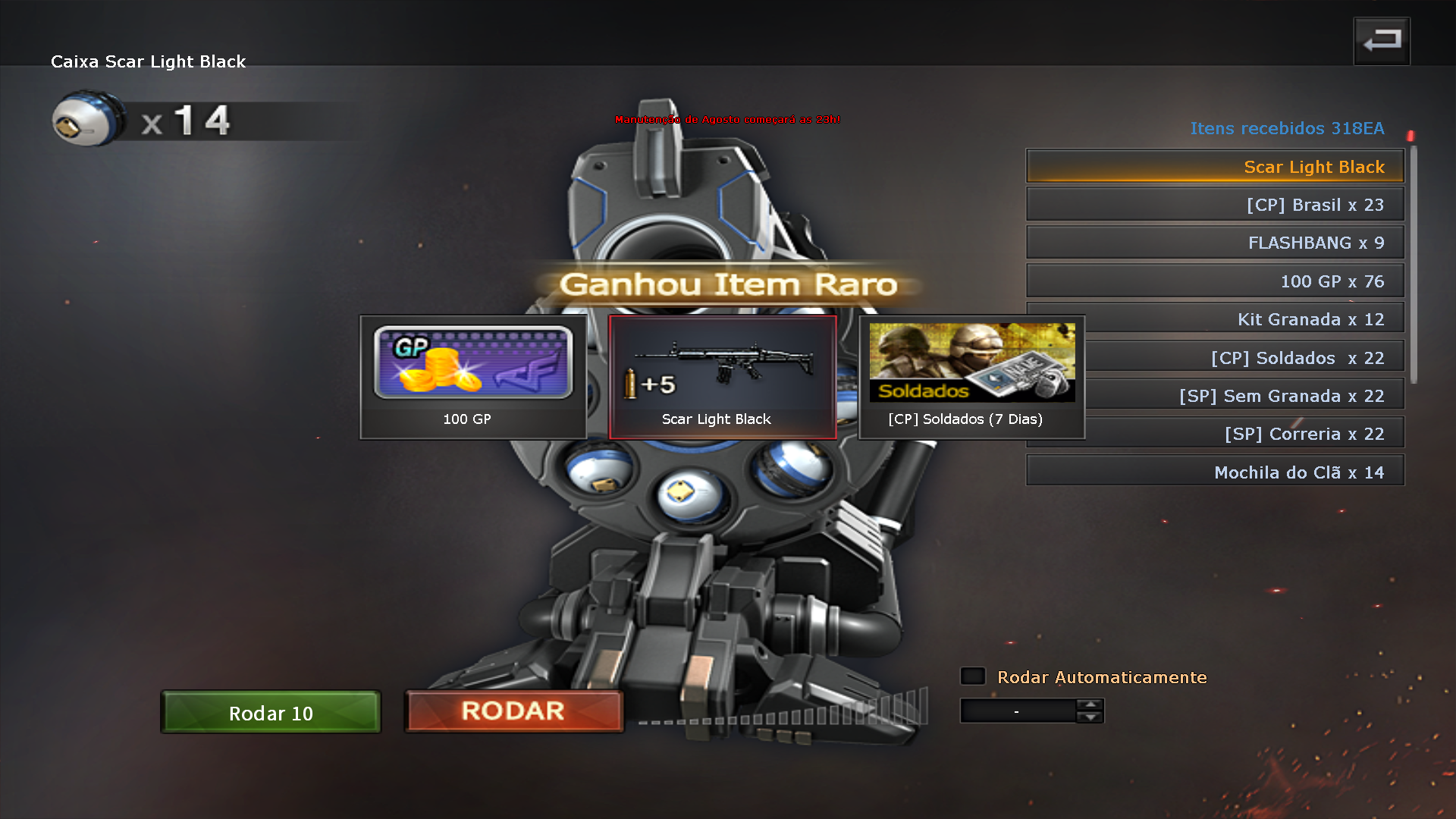Select the [CP] Brasil x 23 row
1456x819 pixels.
[1214, 205]
